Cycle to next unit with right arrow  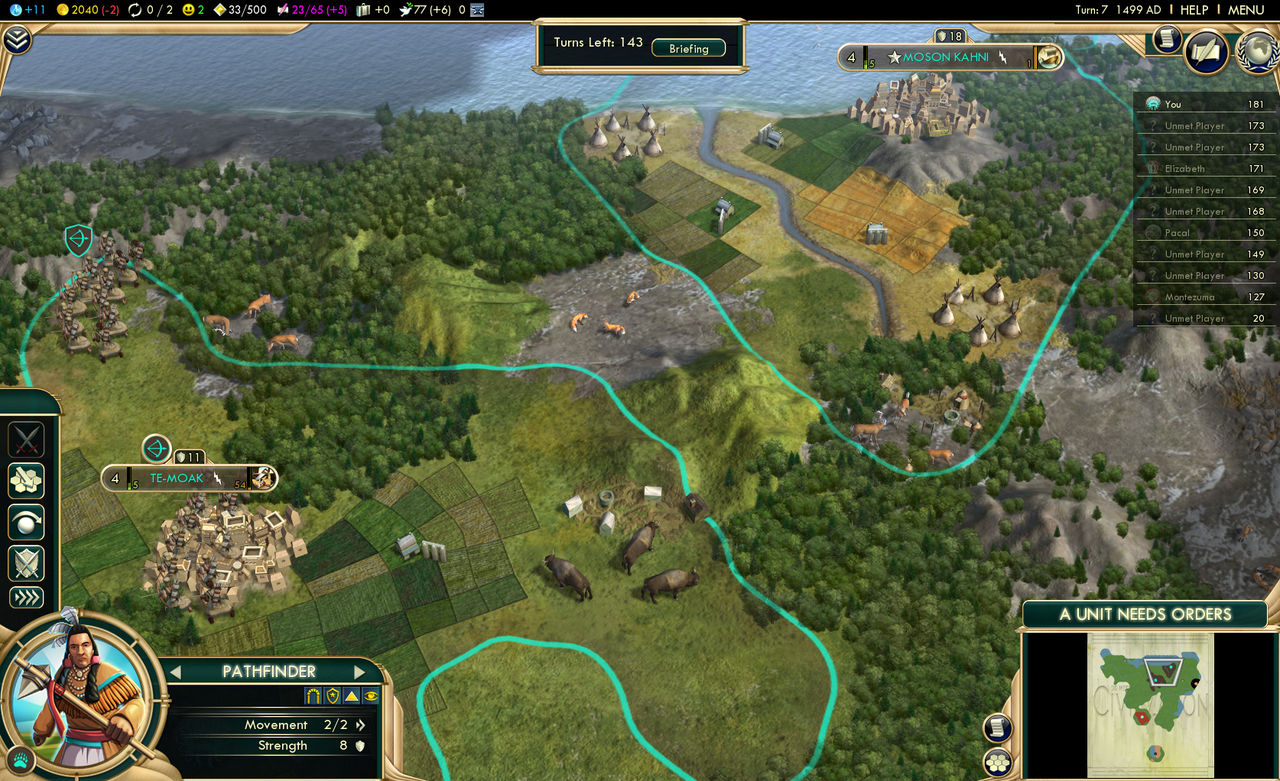[x=359, y=672]
